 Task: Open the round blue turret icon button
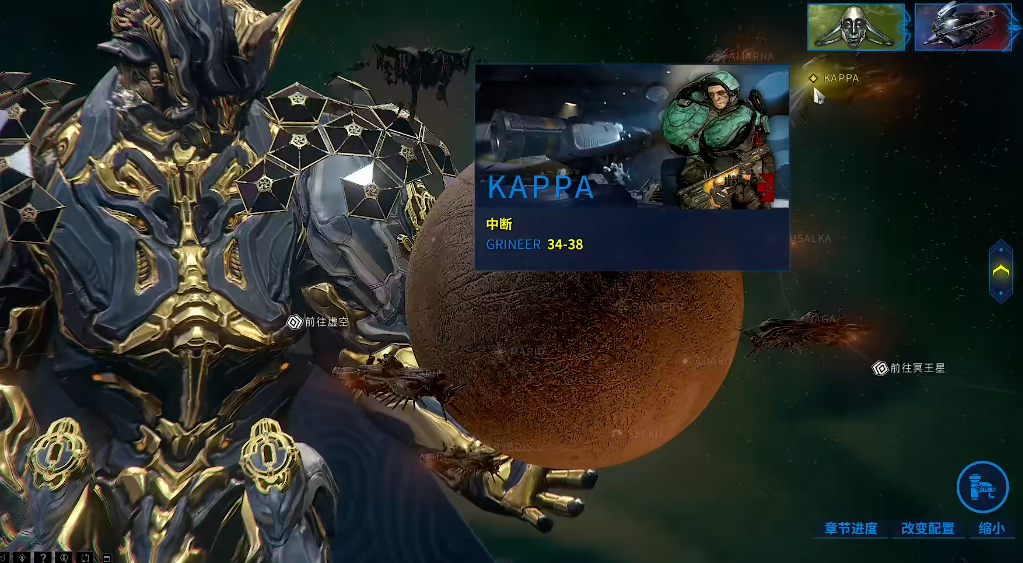(x=981, y=486)
